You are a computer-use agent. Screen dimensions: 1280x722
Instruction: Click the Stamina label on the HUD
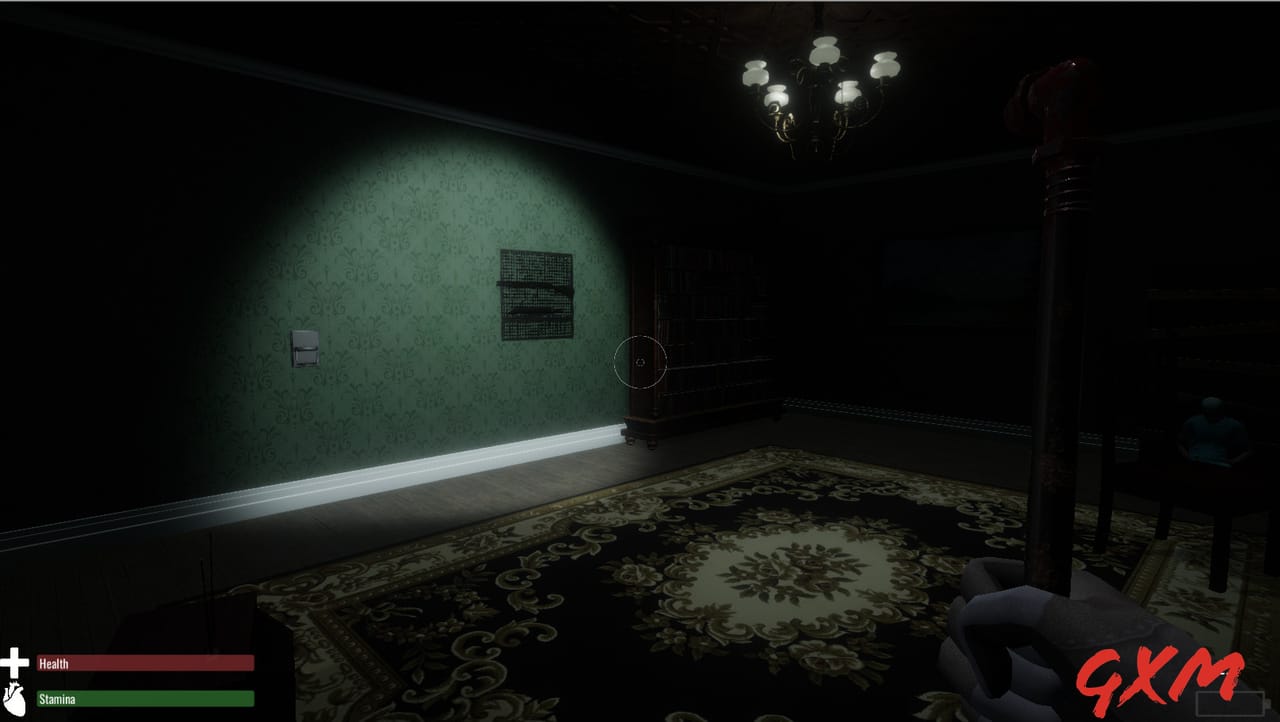pyautogui.click(x=57, y=699)
